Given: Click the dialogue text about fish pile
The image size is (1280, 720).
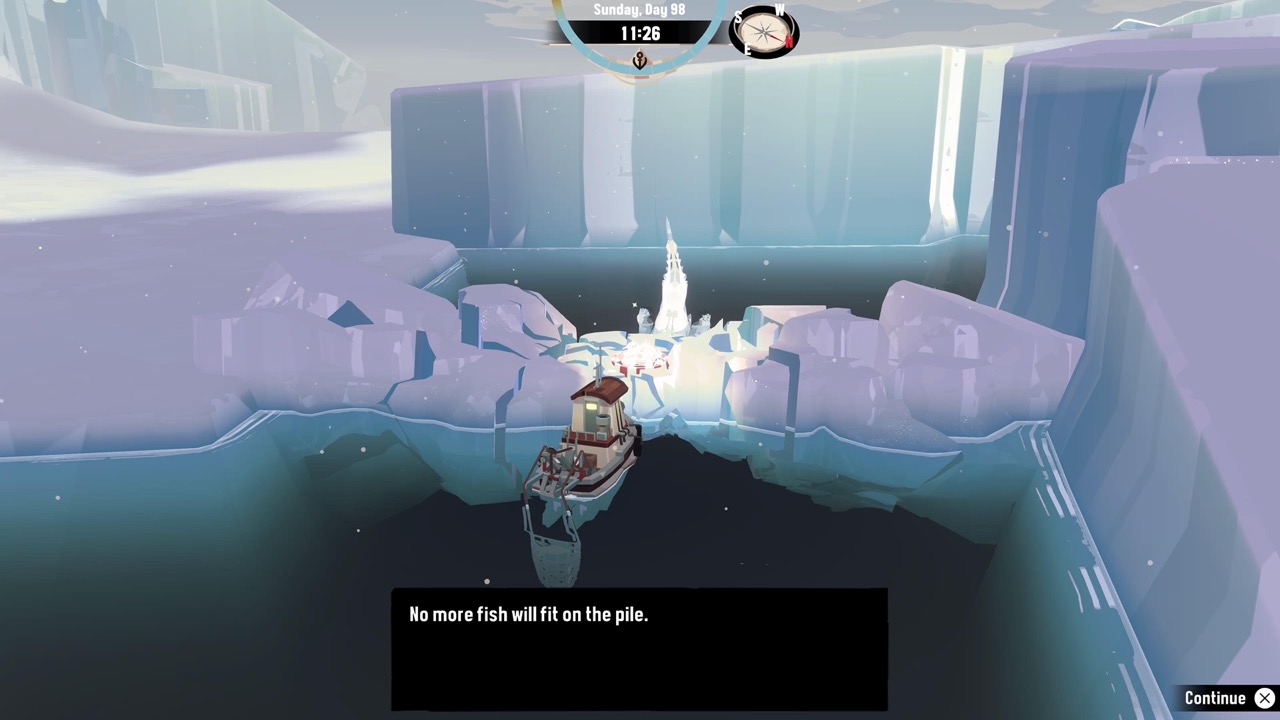Looking at the screenshot, I should coord(525,614).
